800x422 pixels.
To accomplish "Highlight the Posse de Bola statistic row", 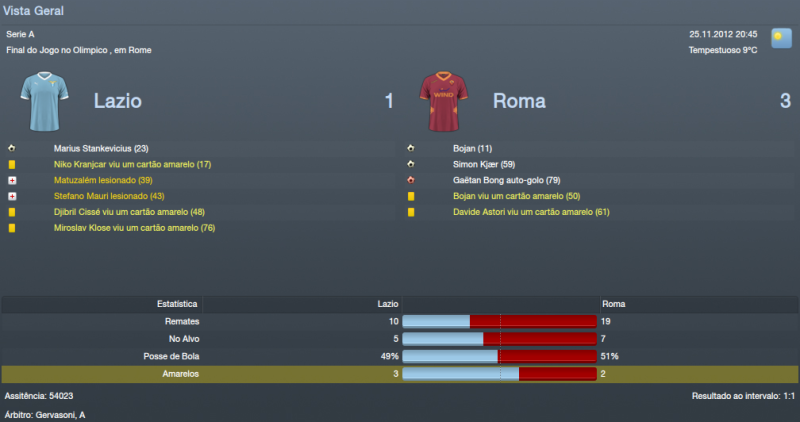I will click(x=400, y=356).
